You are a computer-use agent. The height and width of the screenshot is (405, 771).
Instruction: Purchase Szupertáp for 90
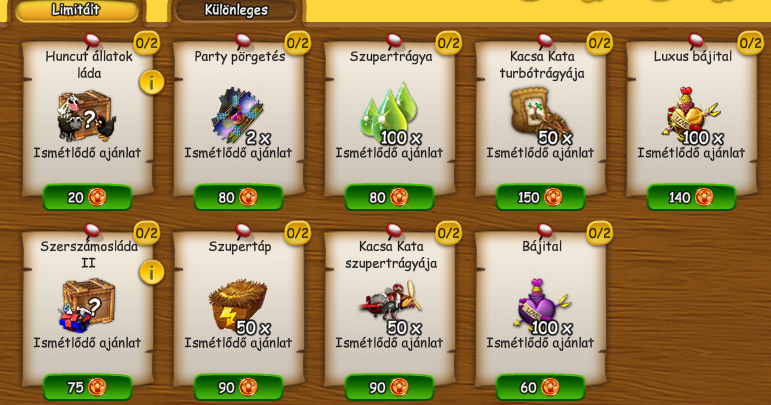[238, 387]
